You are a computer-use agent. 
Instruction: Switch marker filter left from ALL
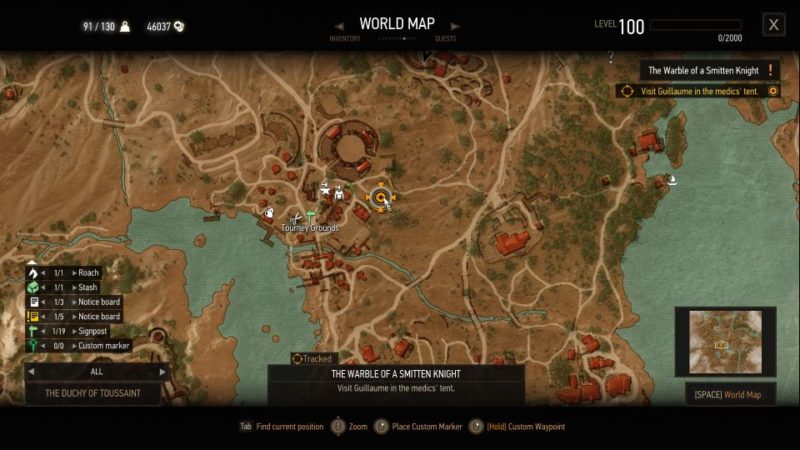click(x=31, y=371)
